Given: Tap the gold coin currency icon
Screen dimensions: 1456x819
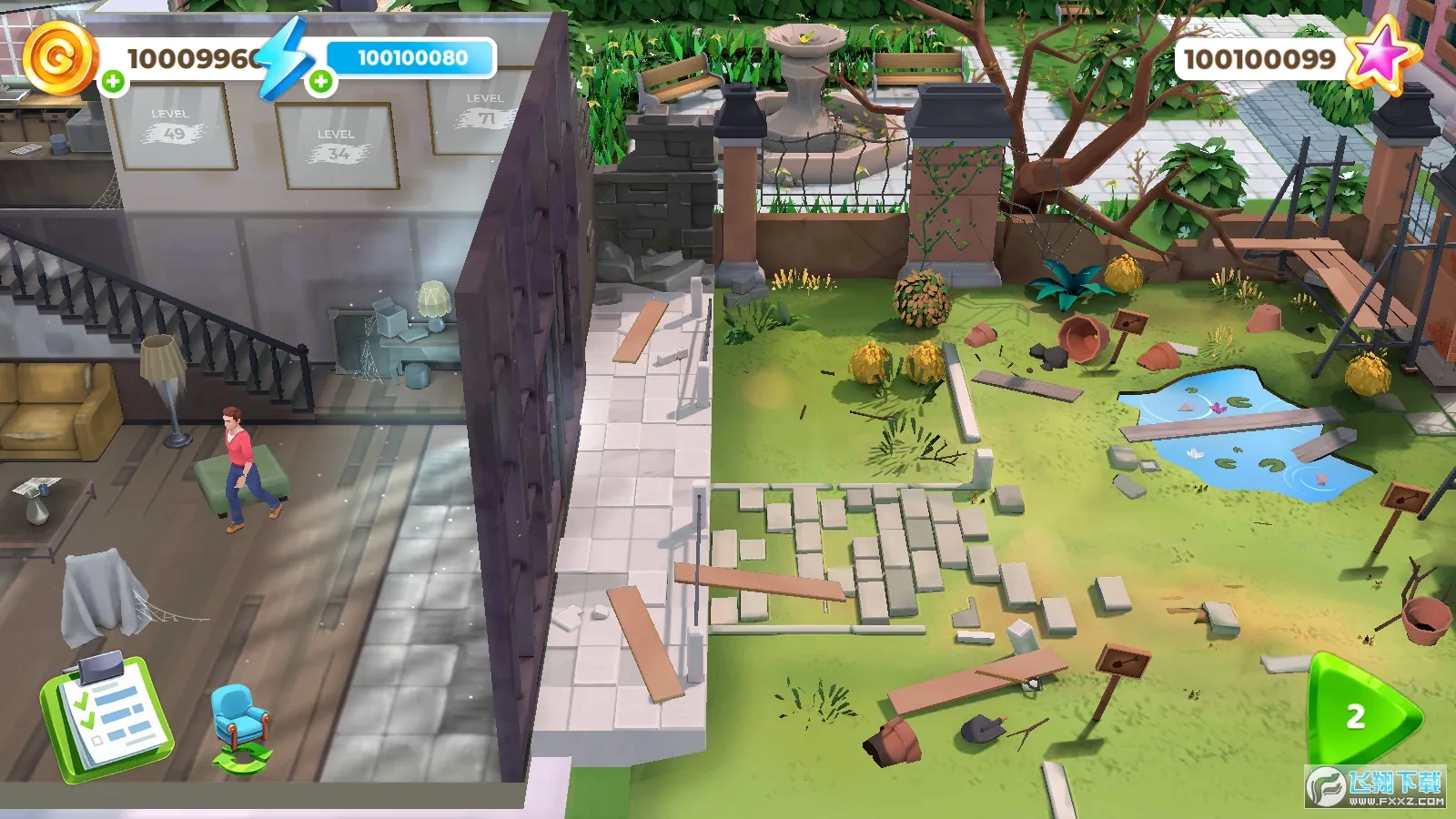Looking at the screenshot, I should [59, 56].
